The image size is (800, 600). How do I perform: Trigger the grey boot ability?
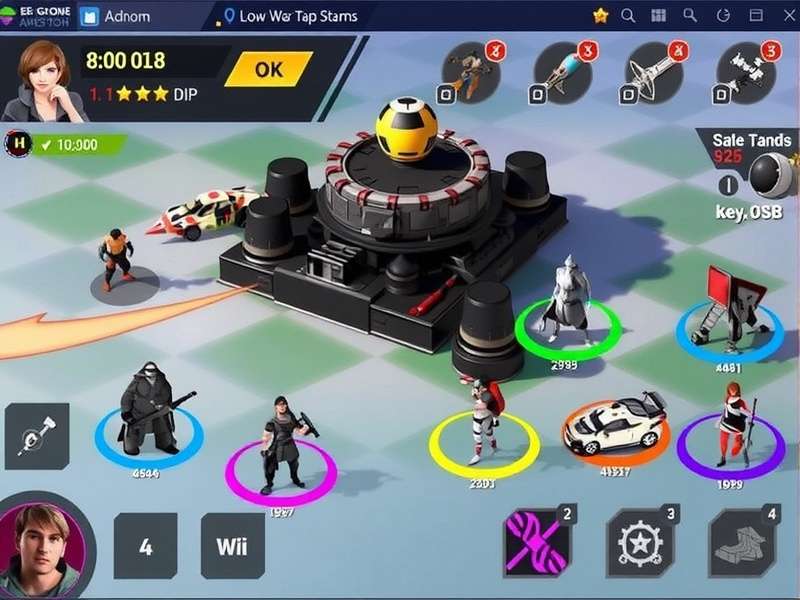741,543
